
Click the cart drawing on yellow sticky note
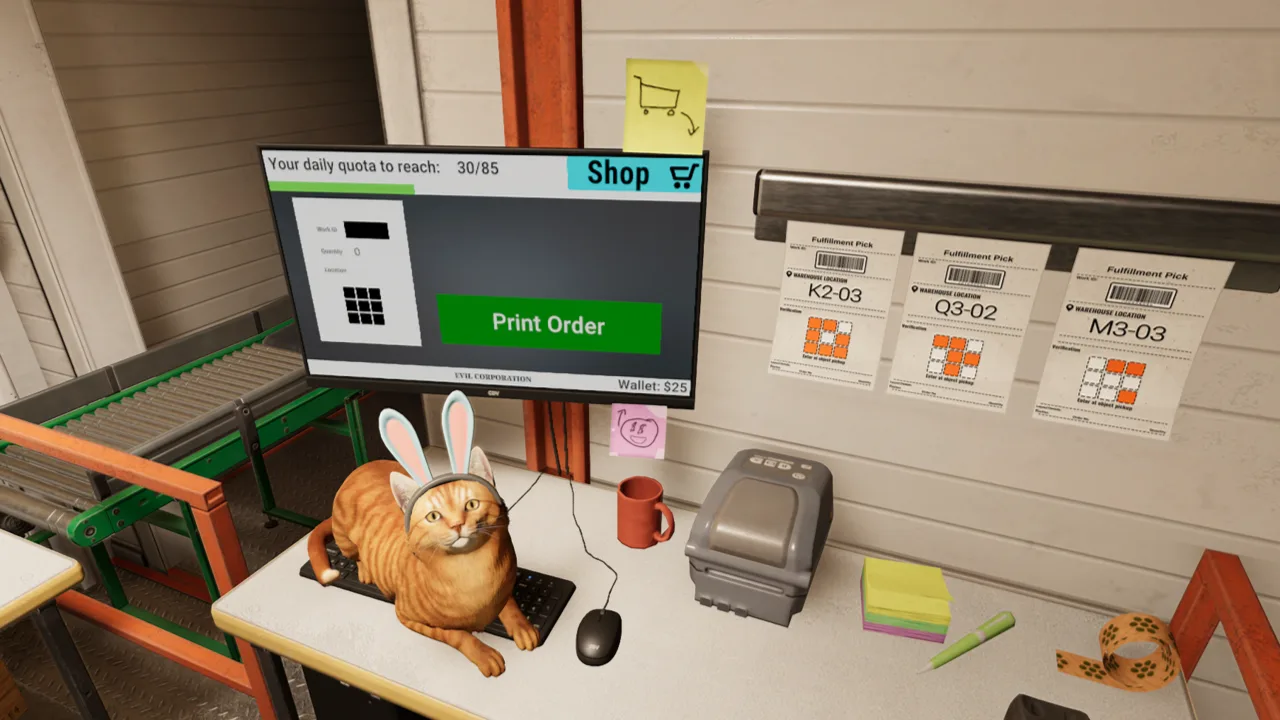pos(660,95)
